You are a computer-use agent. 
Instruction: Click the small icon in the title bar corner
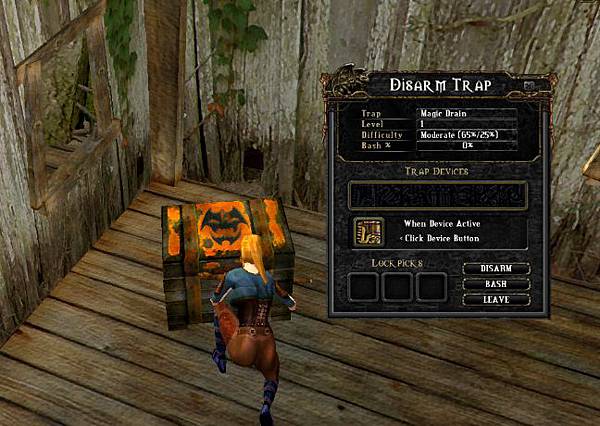coord(529,87)
